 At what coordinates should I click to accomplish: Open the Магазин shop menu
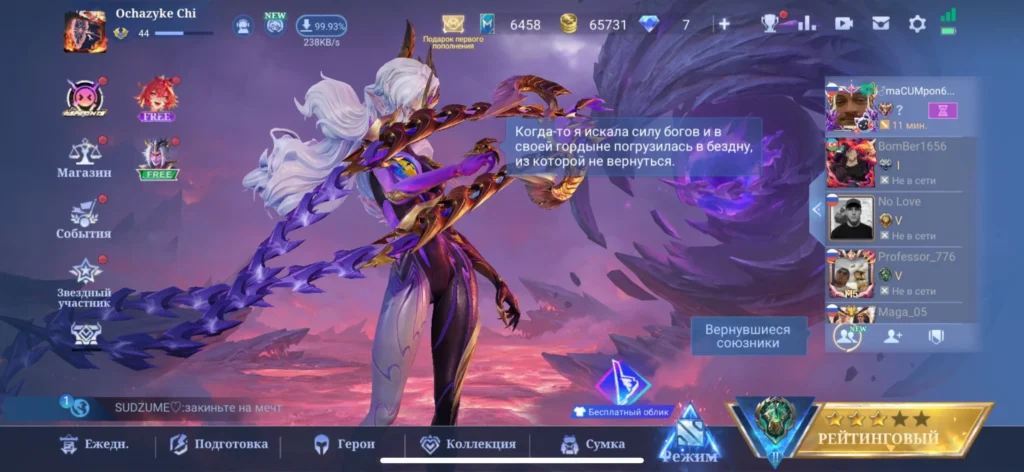click(x=84, y=158)
